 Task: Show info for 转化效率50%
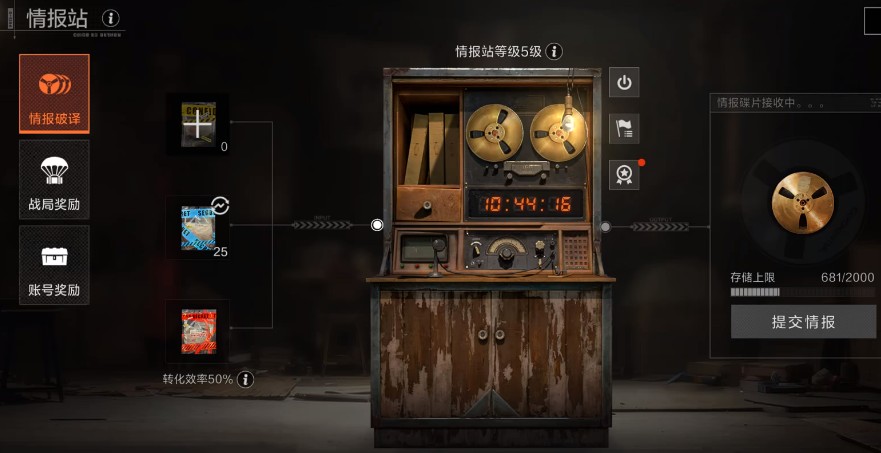click(x=245, y=379)
